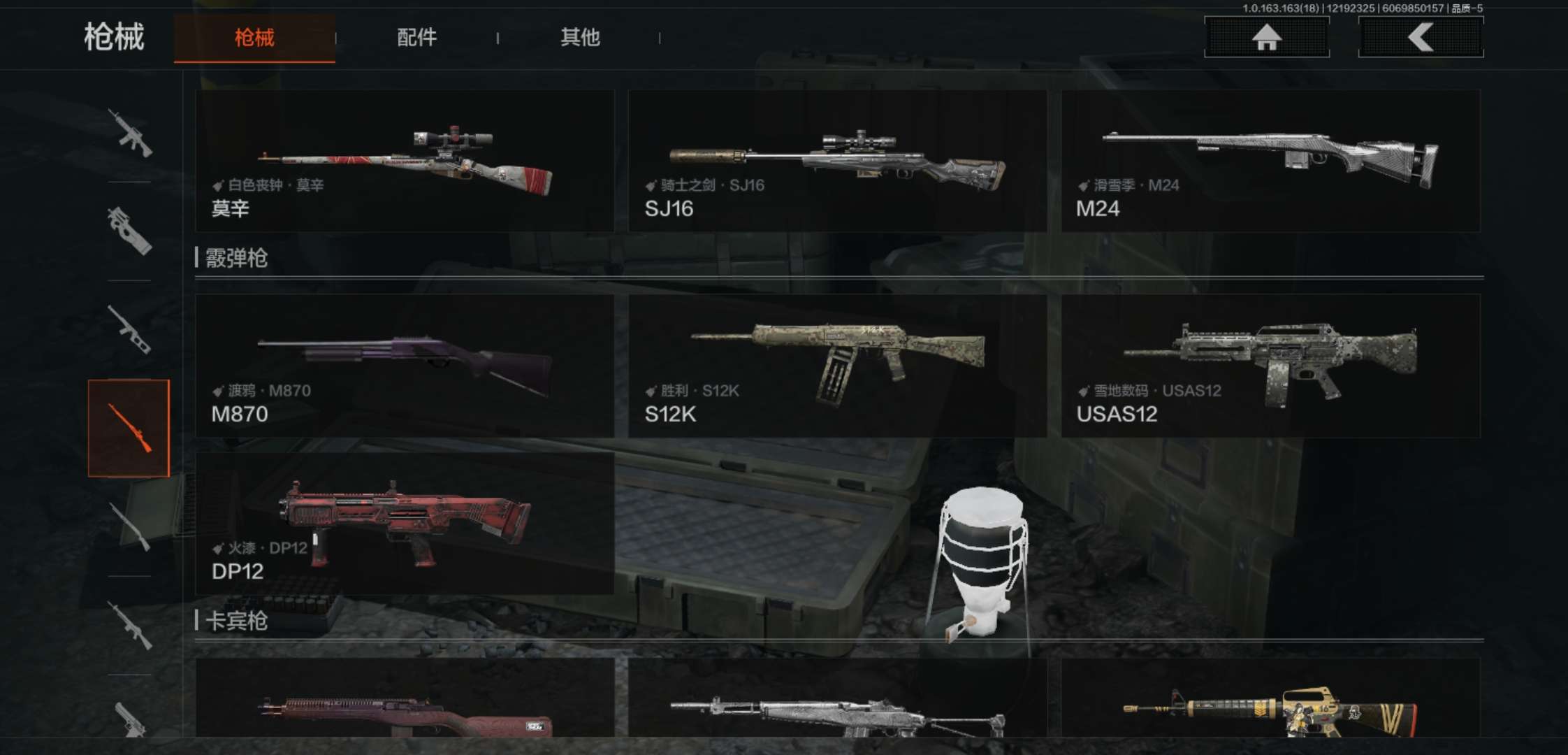Open the 配件 tab
Screen dimensions: 1568x755
click(416, 38)
